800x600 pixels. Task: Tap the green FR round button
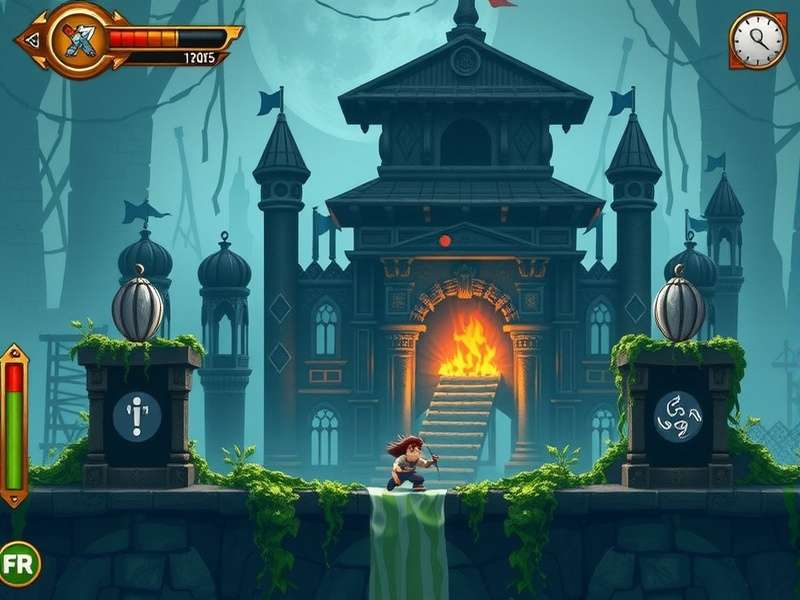point(18,563)
